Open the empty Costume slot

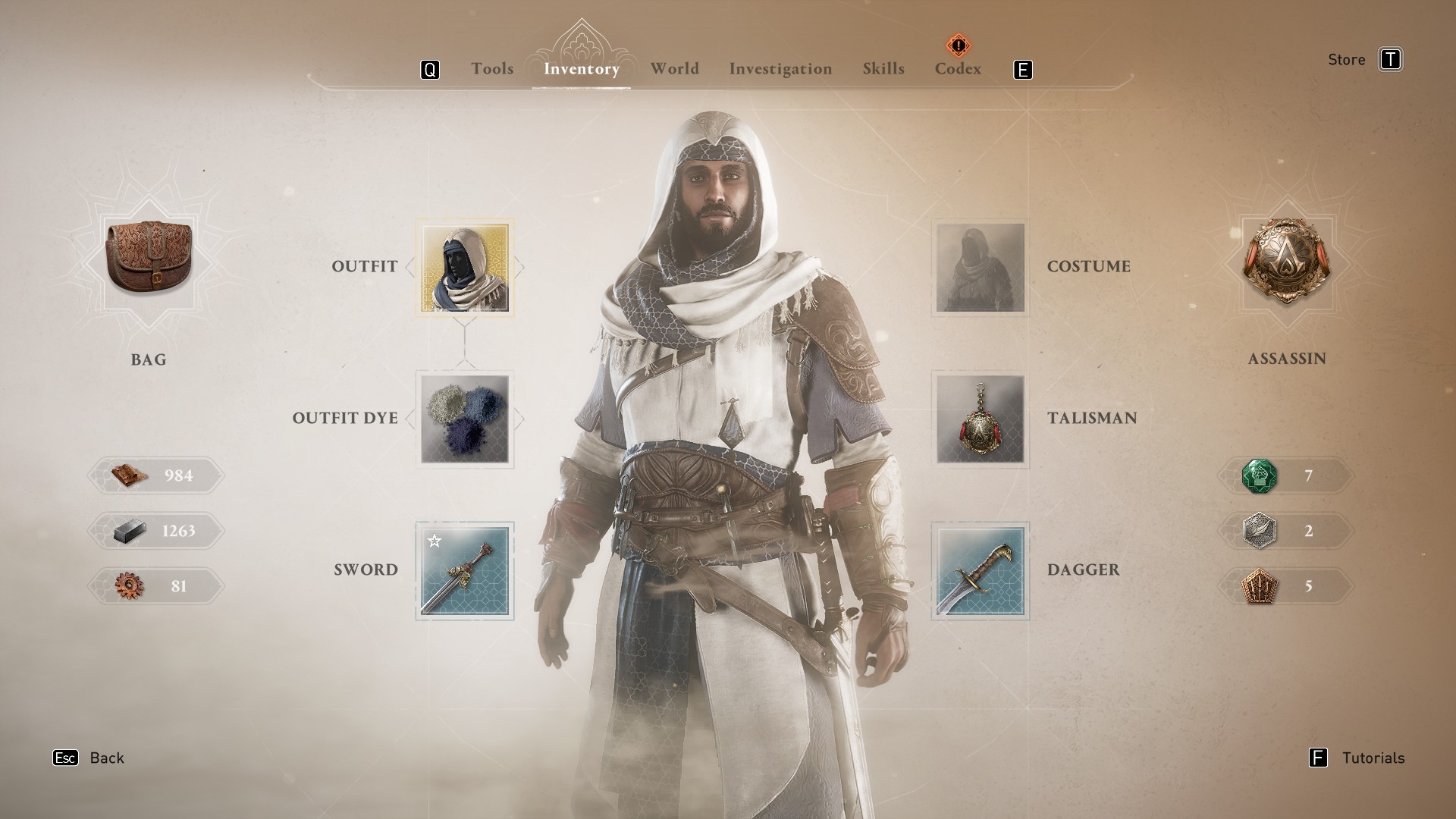pos(980,268)
